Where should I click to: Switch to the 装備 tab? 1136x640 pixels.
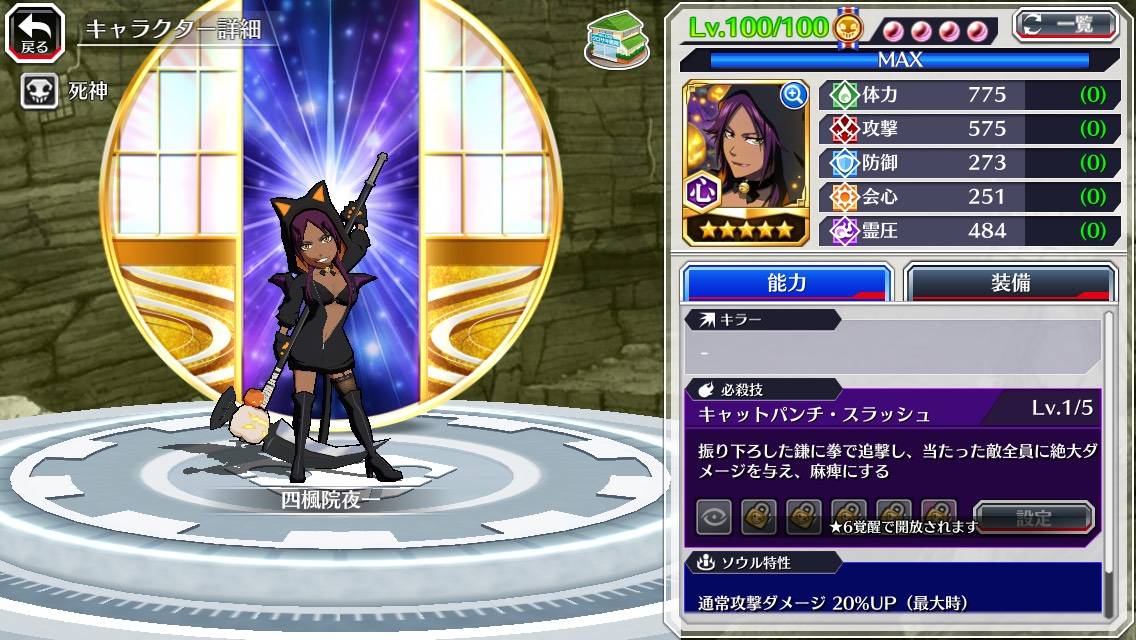click(1010, 283)
